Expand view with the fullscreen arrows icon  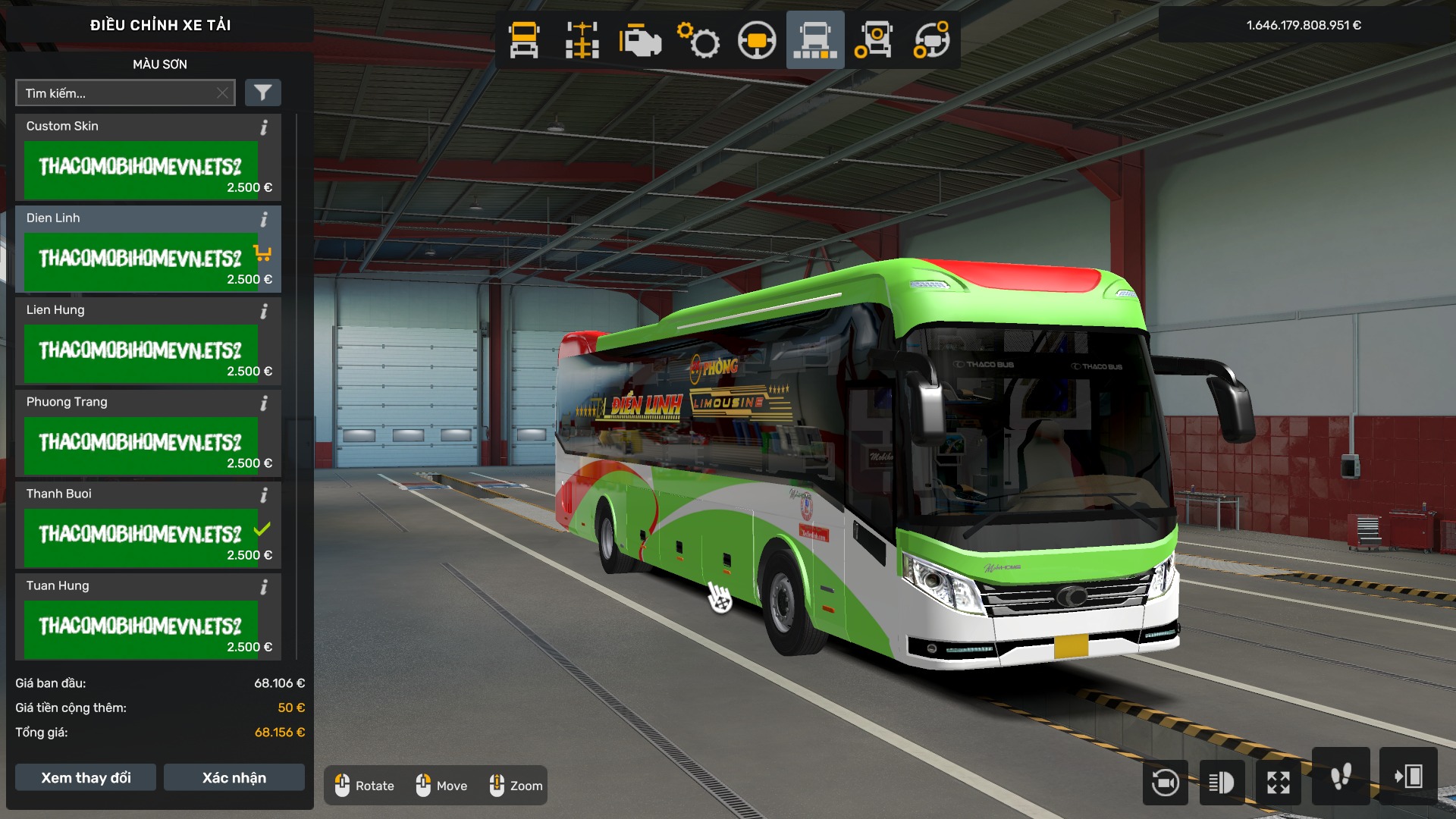pos(1279,781)
